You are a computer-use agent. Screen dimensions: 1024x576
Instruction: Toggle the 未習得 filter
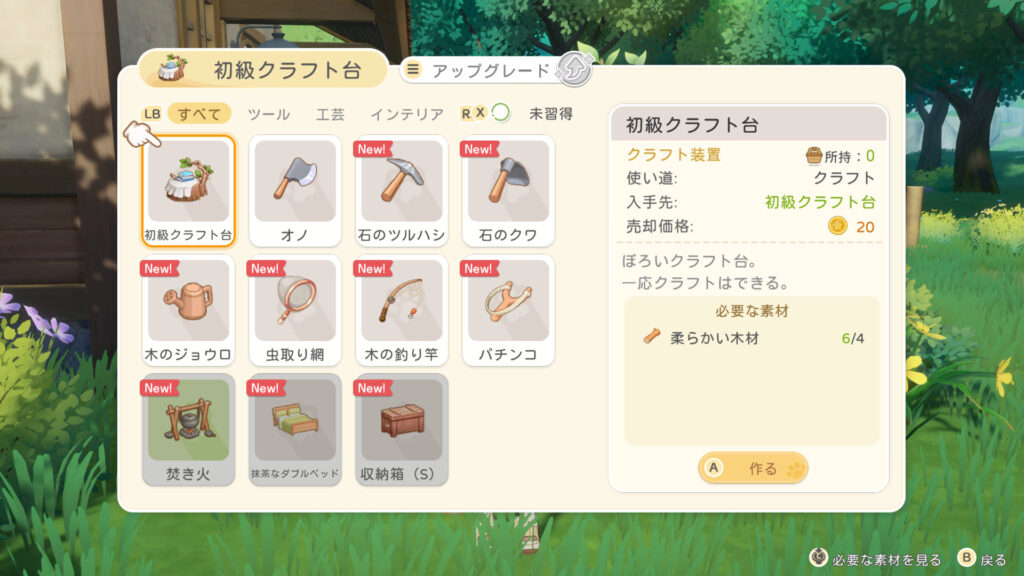[550, 114]
